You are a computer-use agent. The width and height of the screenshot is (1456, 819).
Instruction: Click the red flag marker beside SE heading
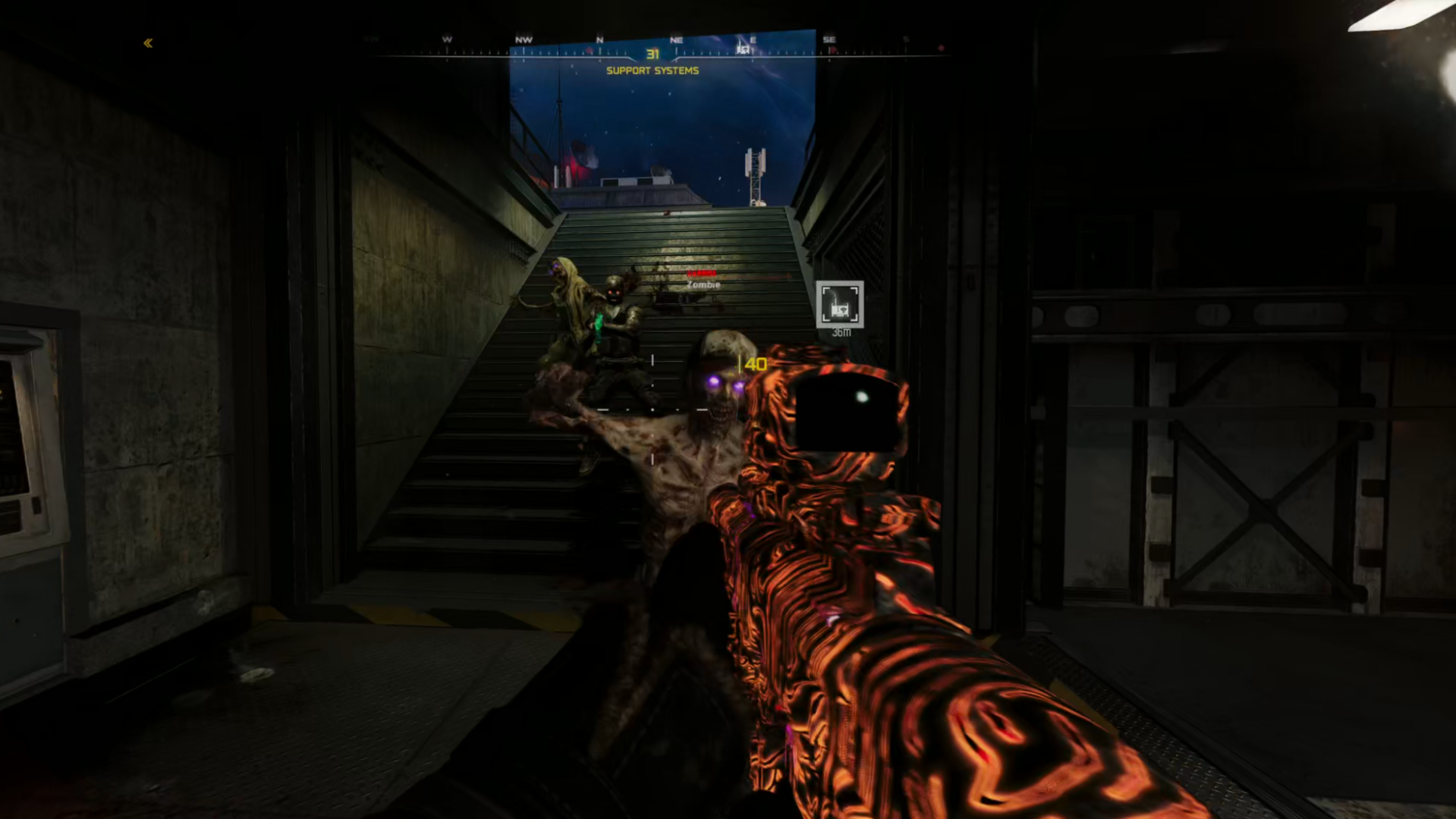tap(833, 50)
